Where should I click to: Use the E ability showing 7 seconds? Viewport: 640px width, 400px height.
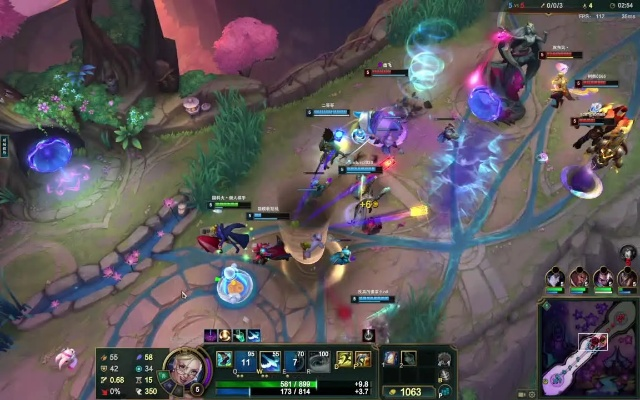point(294,361)
